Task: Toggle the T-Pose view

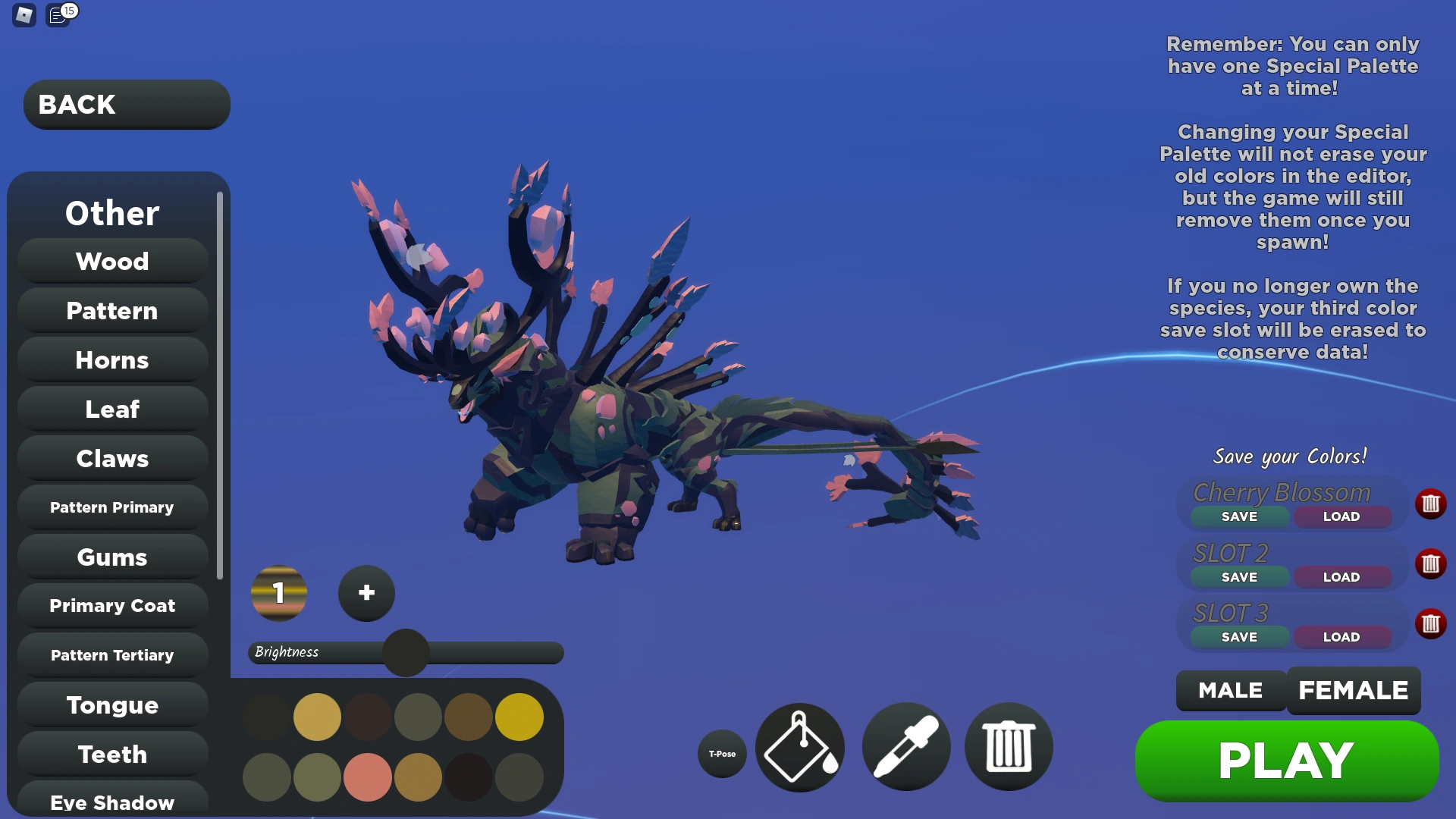Action: (721, 753)
